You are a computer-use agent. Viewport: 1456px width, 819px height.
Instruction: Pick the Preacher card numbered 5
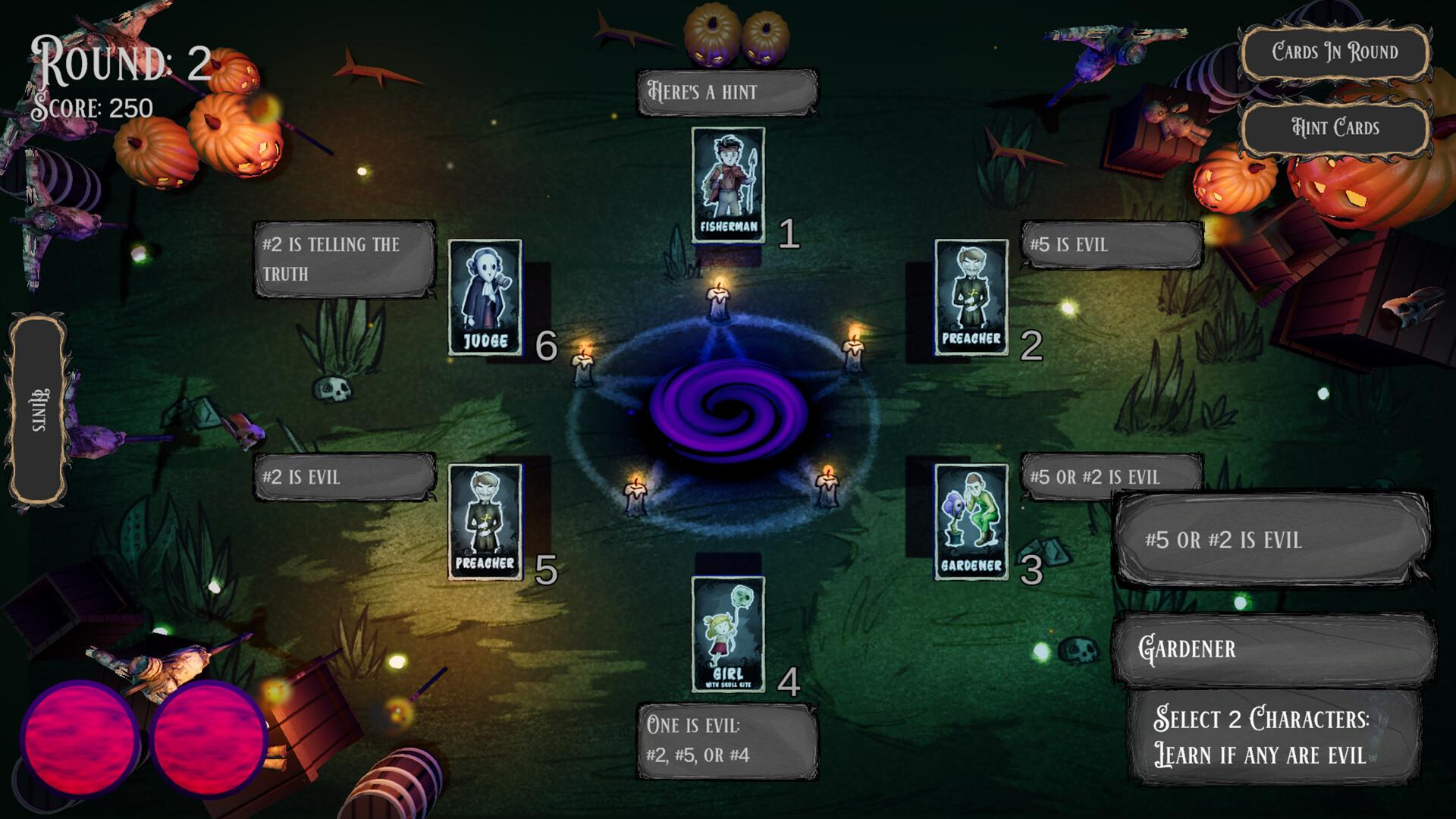pyautogui.click(x=485, y=522)
